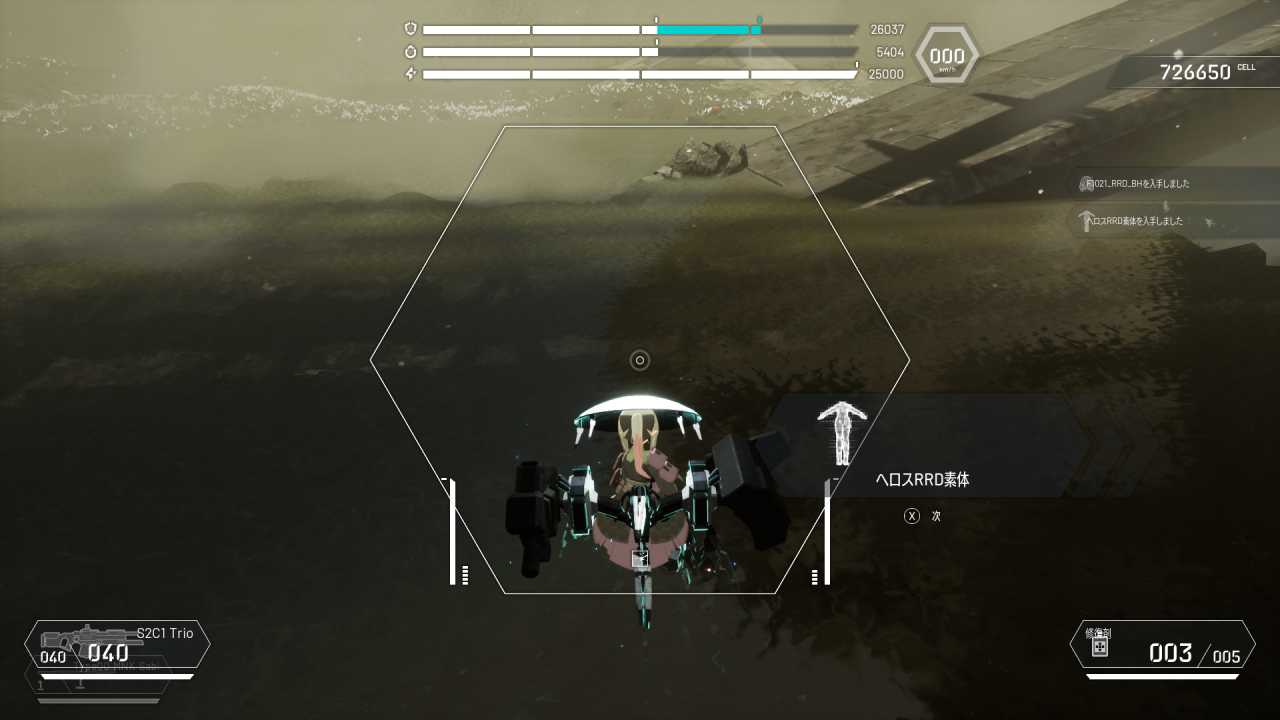Click the R021_RRD_BH pickup notification

click(x=1140, y=184)
